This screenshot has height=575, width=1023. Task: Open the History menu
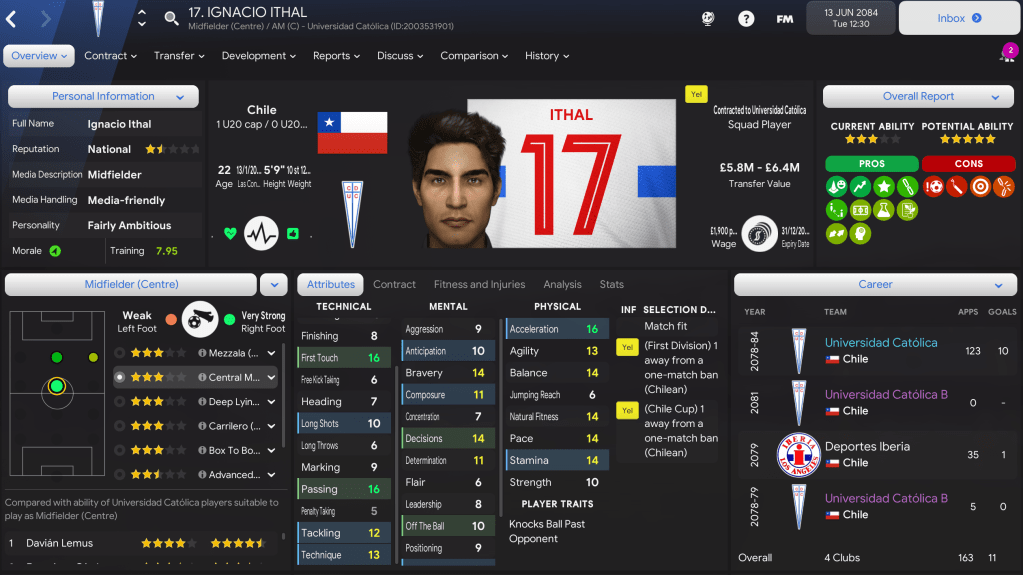tap(548, 56)
